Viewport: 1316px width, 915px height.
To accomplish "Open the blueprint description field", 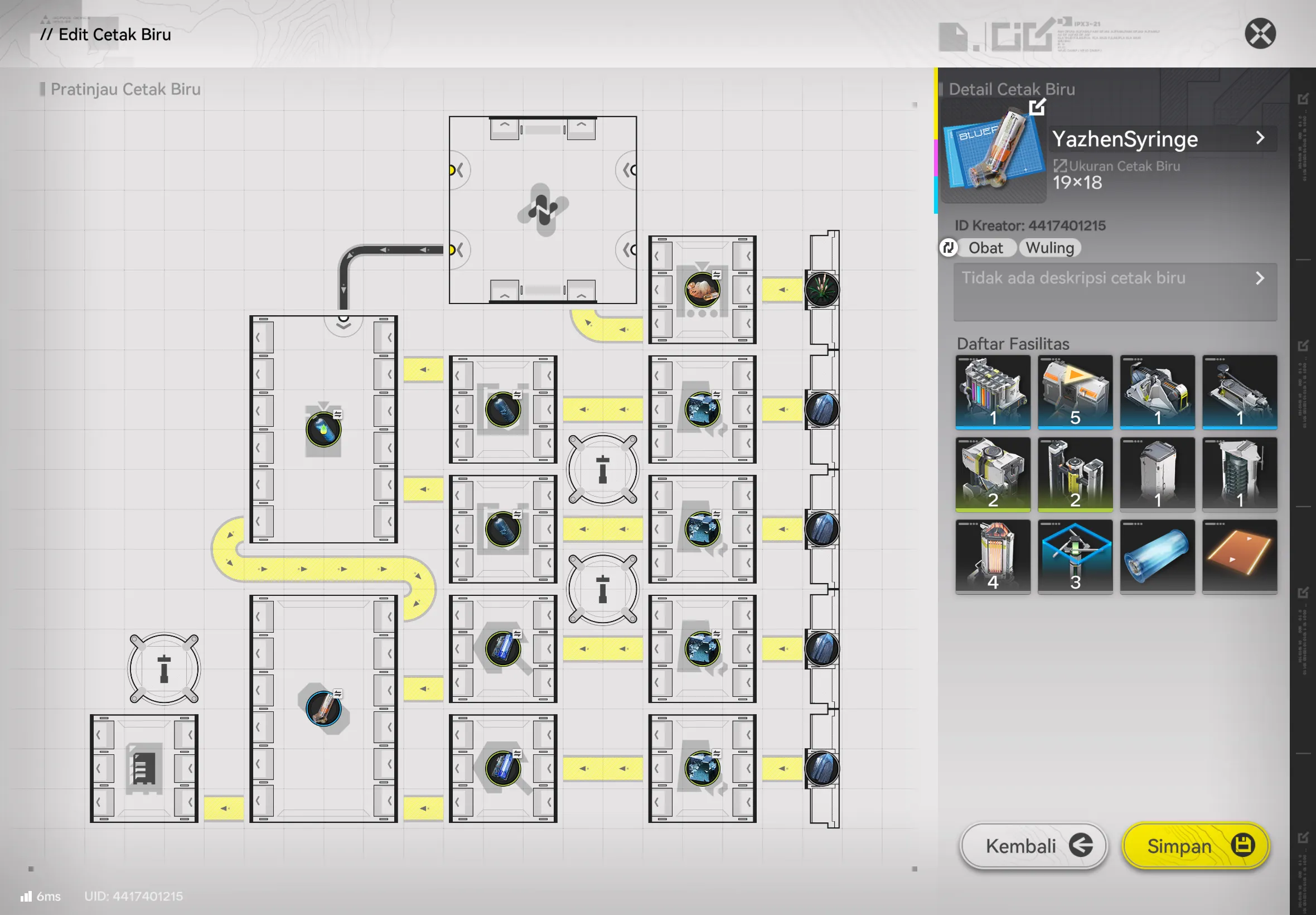I will pos(1114,291).
